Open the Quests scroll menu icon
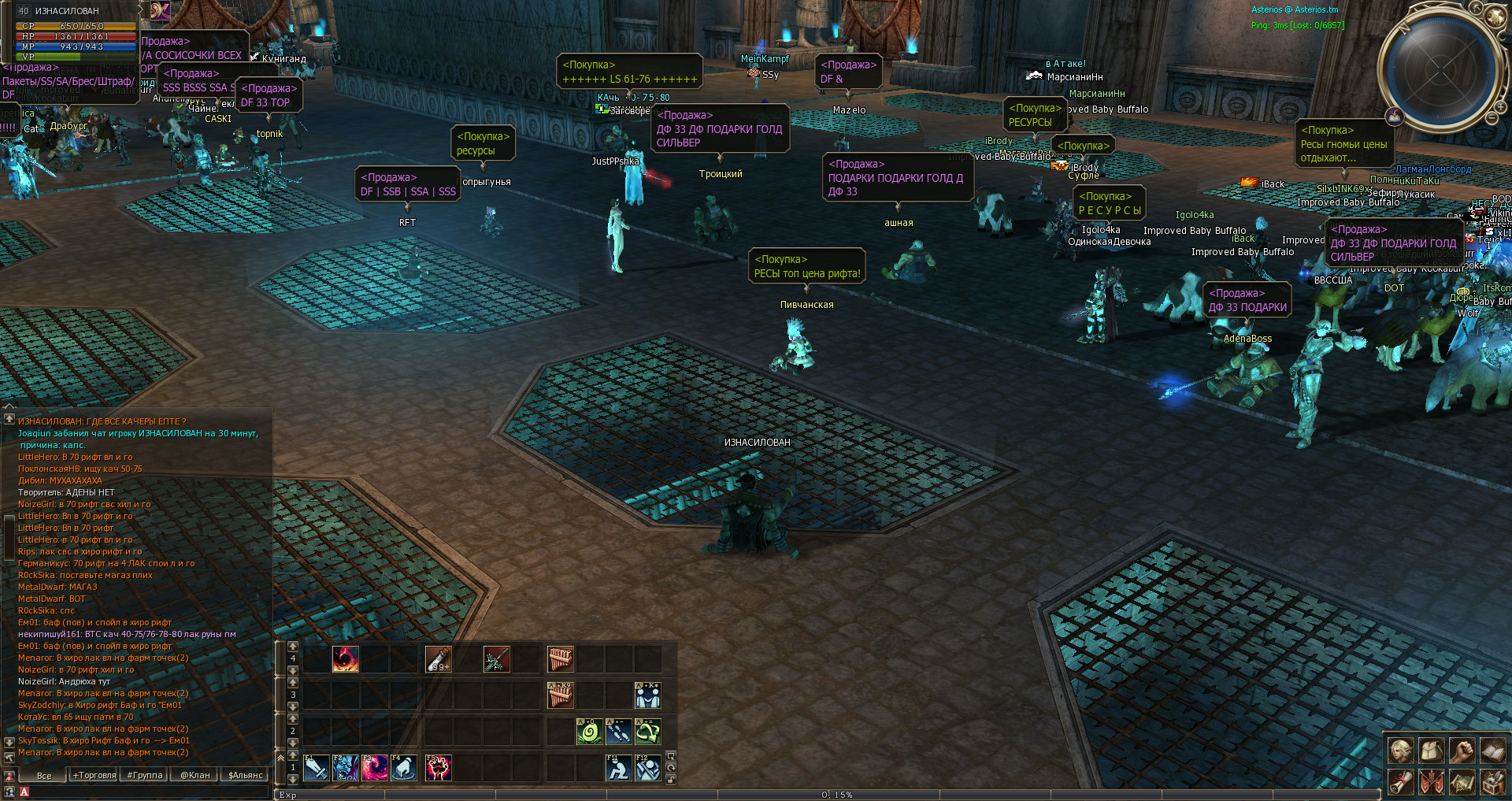 tap(1400, 781)
